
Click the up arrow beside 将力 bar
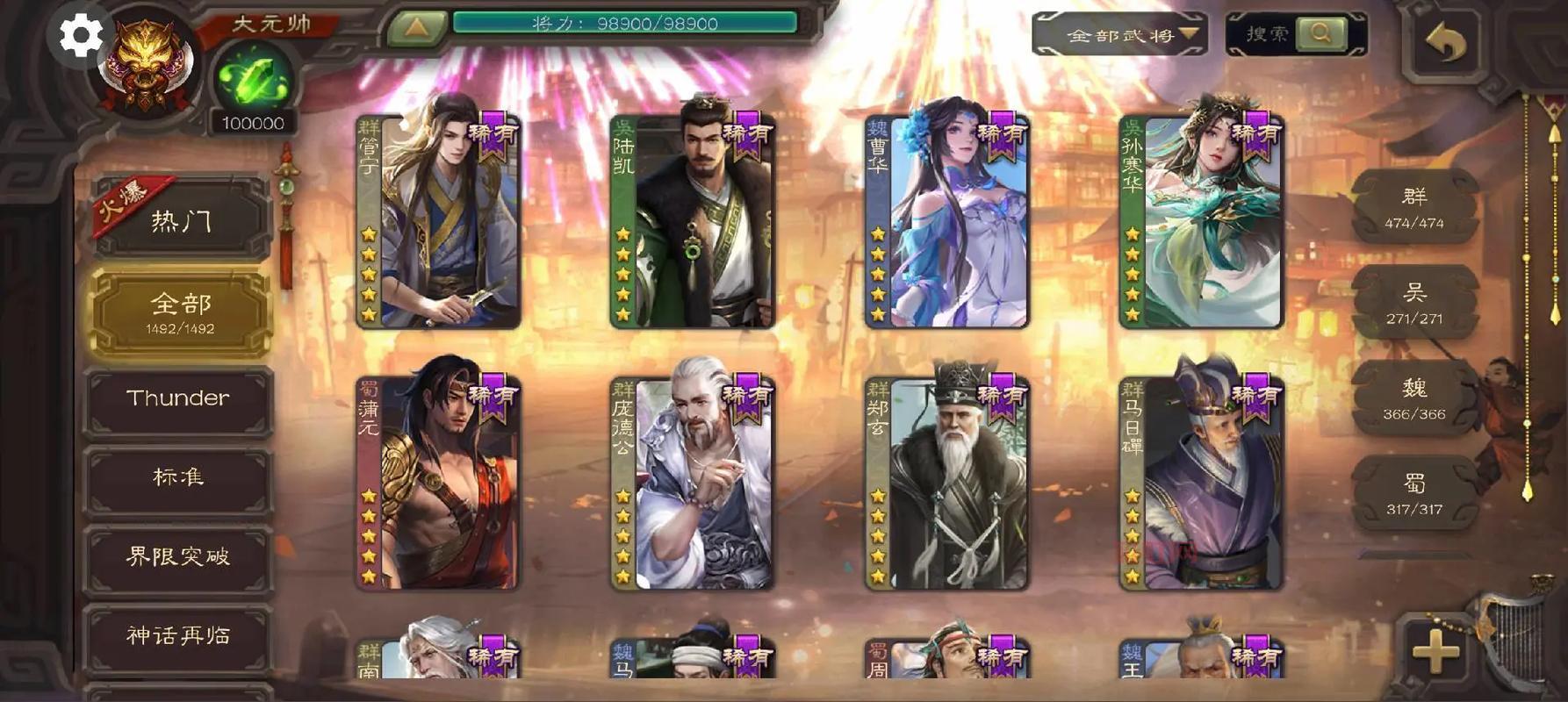[x=416, y=27]
